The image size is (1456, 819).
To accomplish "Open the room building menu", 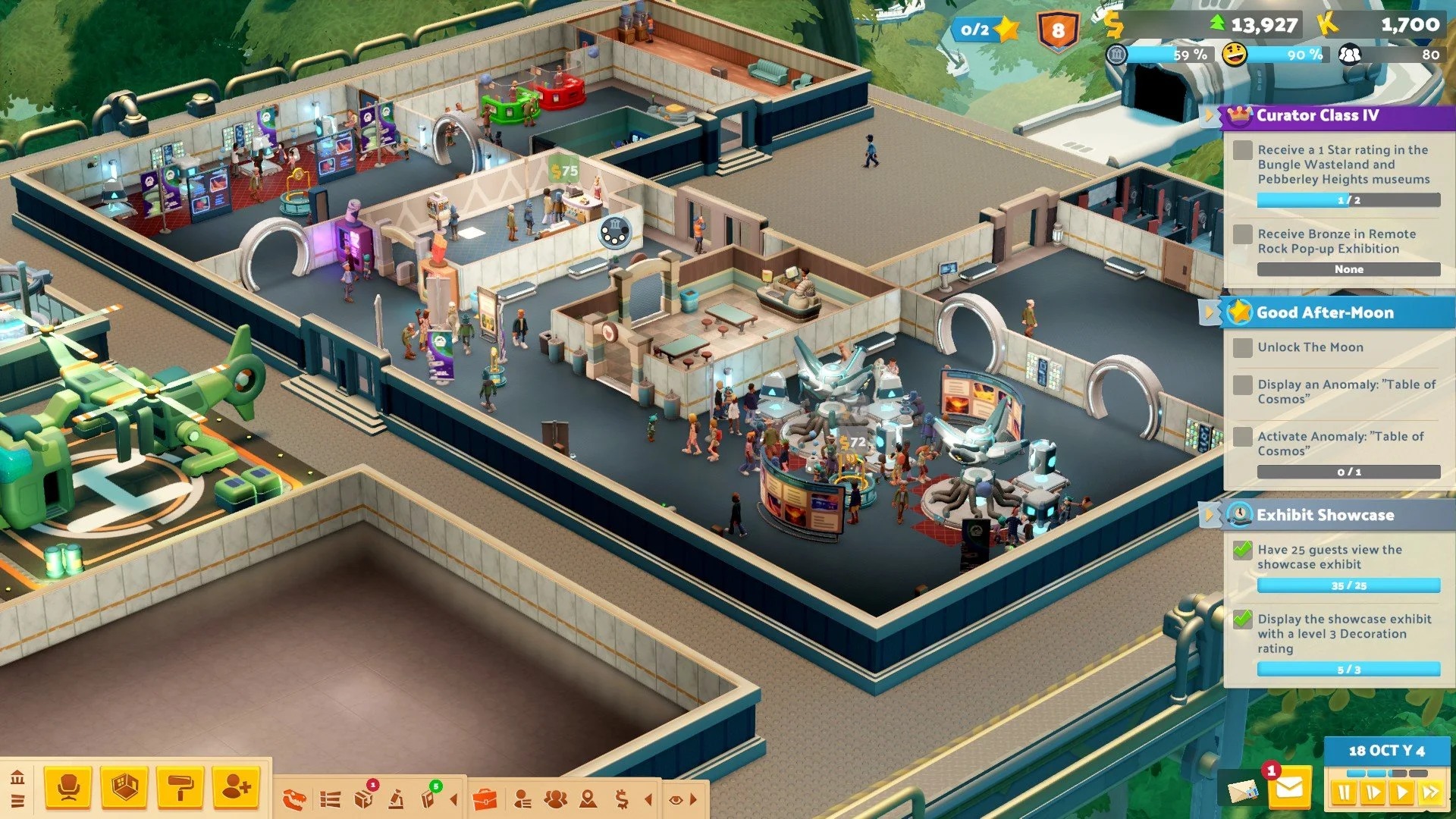I will [x=124, y=788].
